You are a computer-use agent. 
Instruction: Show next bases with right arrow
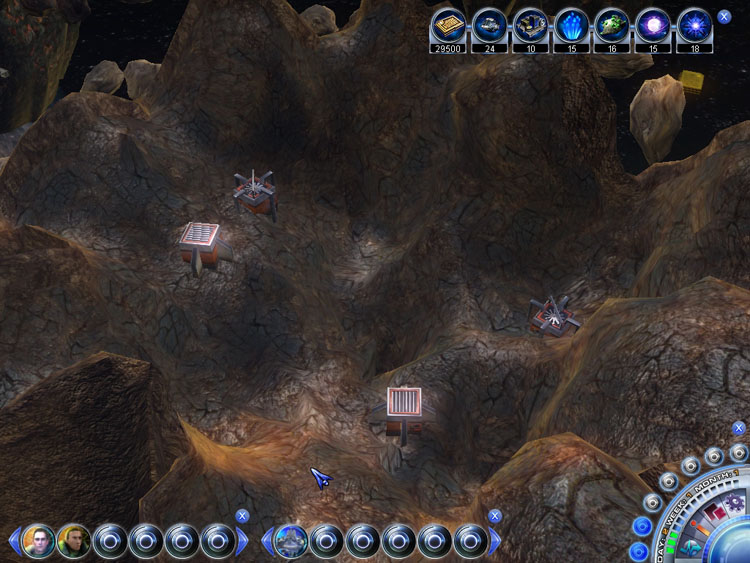[496, 542]
